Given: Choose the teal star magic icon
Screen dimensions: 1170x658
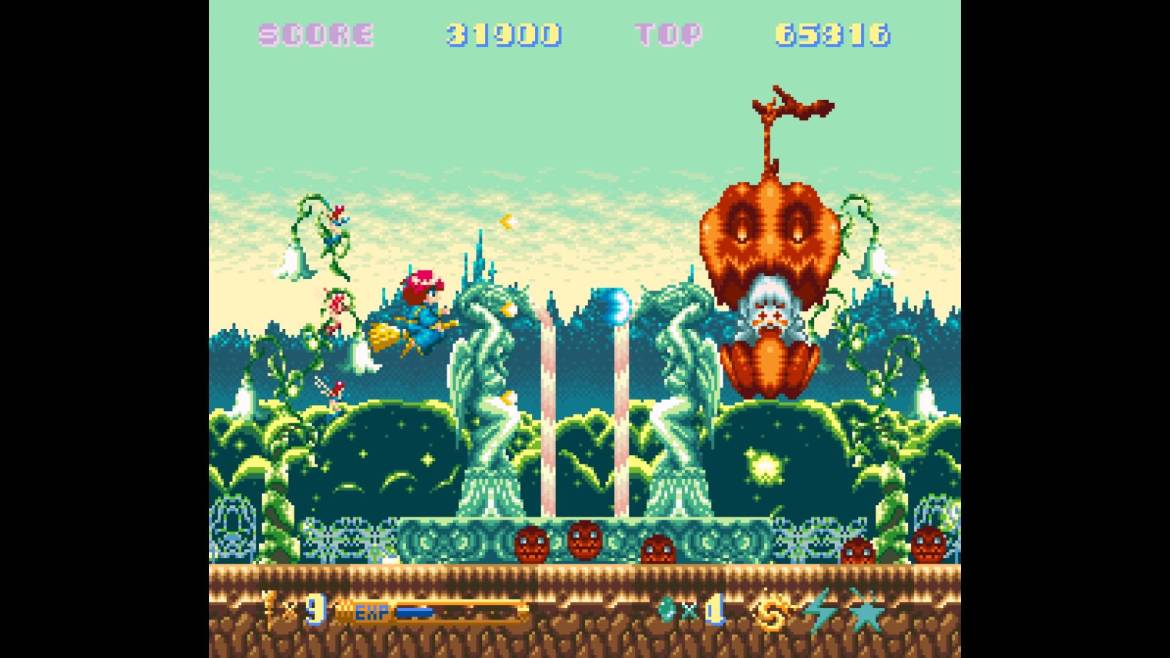Looking at the screenshot, I should [x=866, y=610].
